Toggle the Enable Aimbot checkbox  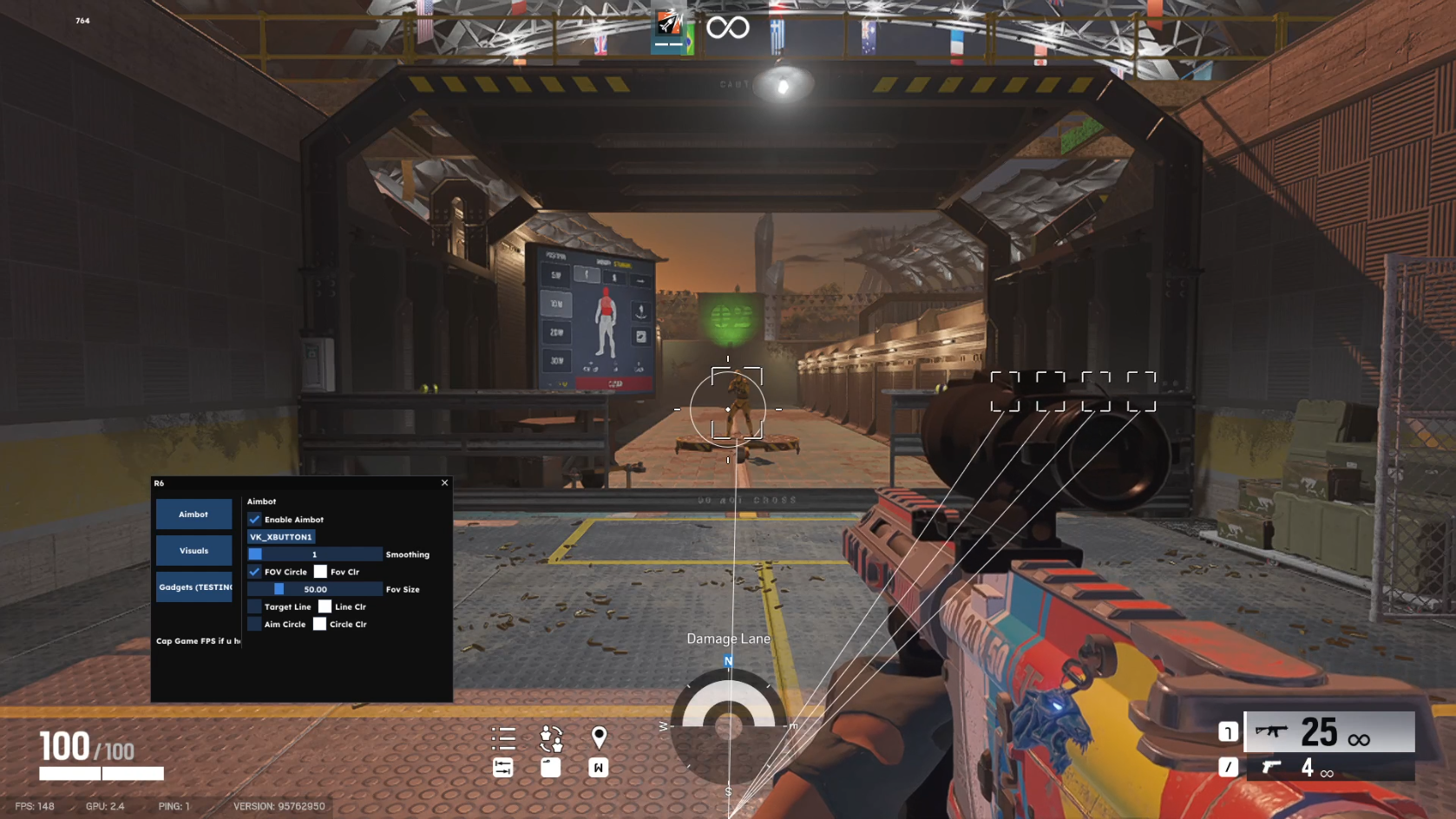point(254,520)
